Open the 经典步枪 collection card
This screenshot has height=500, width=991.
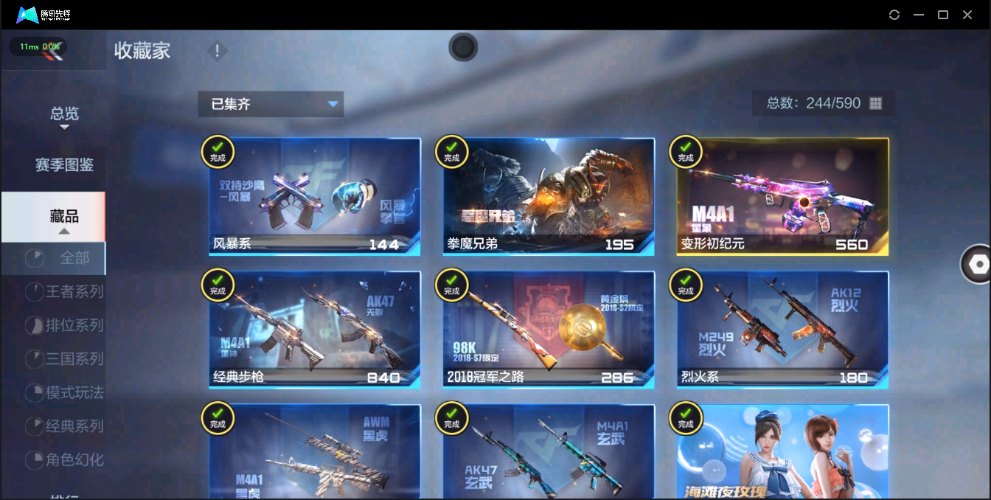314,329
